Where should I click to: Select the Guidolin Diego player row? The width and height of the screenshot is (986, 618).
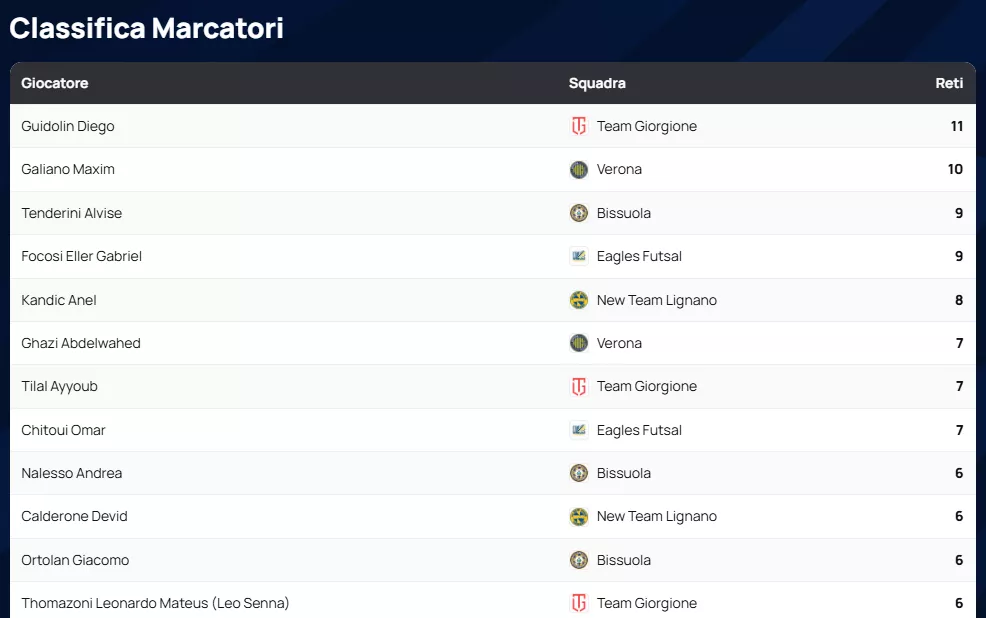[68, 126]
